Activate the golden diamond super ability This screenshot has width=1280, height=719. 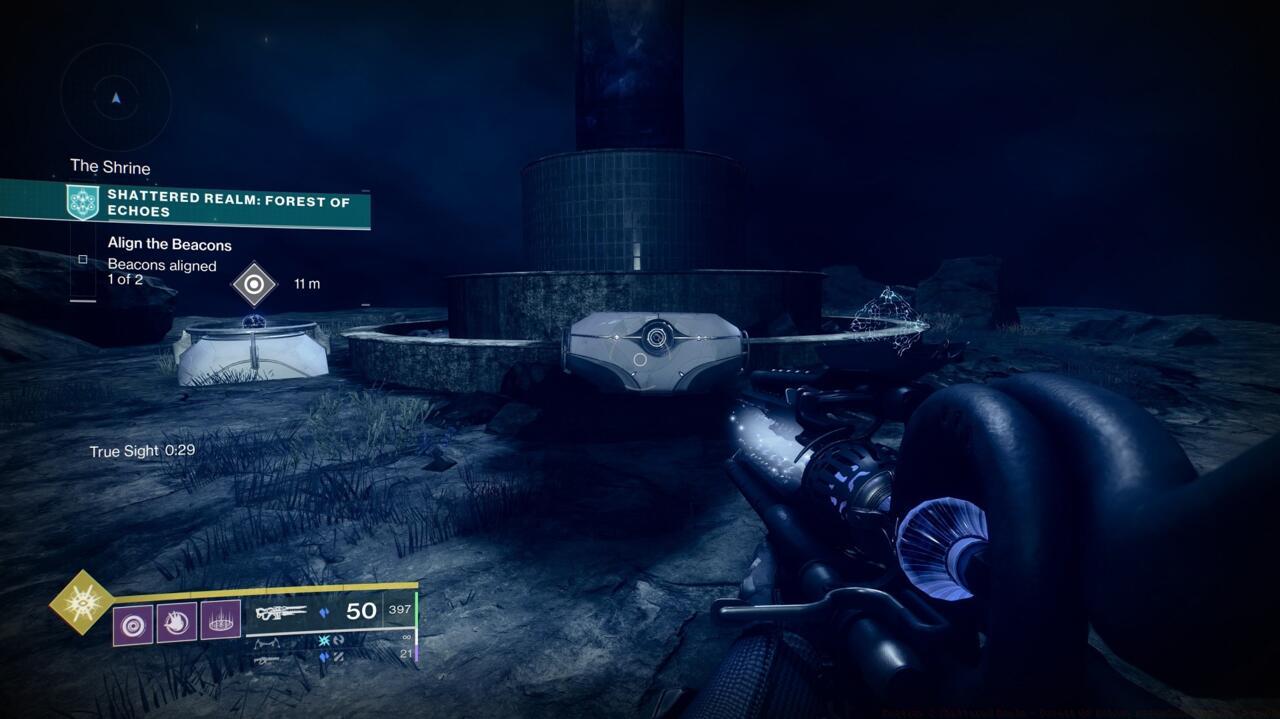(82, 602)
